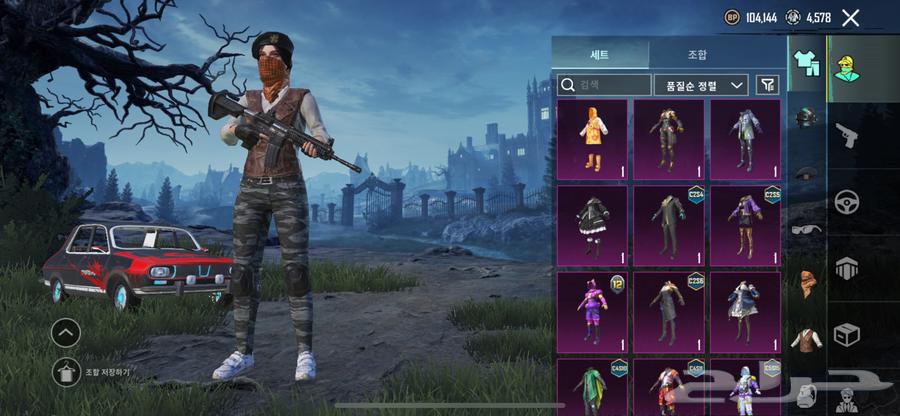Viewport: 900px width, 416px height.
Task: Click the 검색 search field
Action: [604, 85]
